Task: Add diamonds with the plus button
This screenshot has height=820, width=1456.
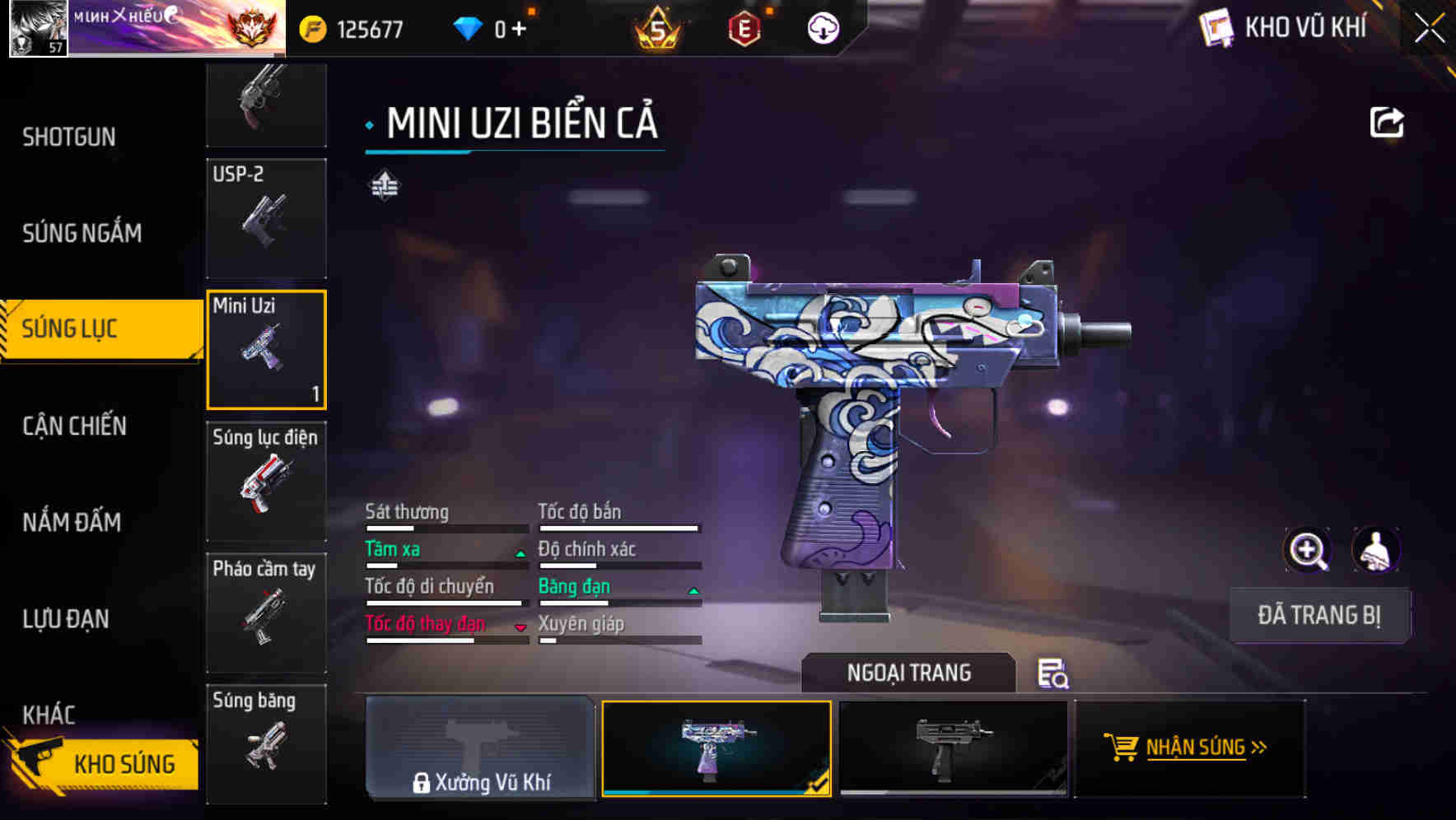Action: point(519,30)
